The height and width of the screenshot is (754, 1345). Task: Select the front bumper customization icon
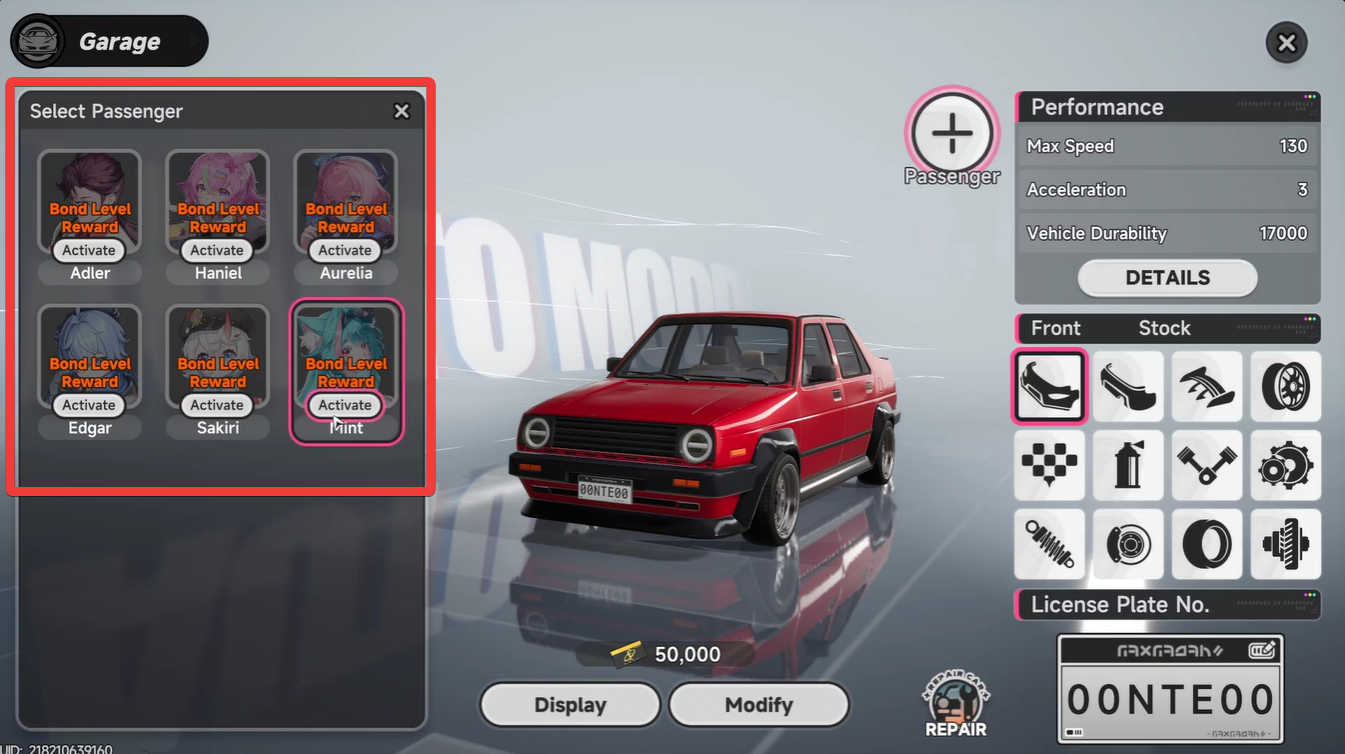(x=1049, y=386)
